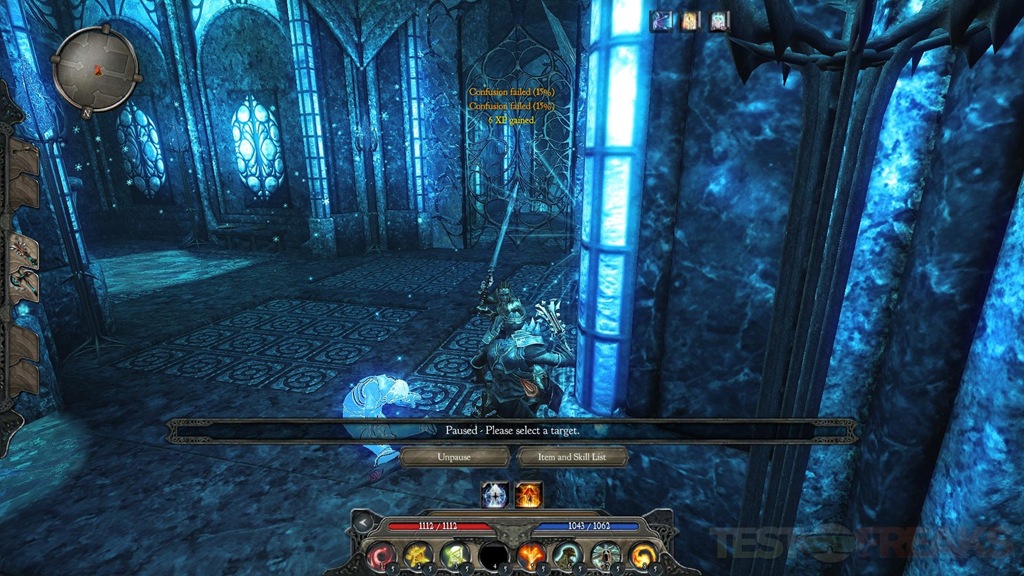Inspect the golden figure buff icon
This screenshot has width=1024, height=576.
click(x=691, y=20)
